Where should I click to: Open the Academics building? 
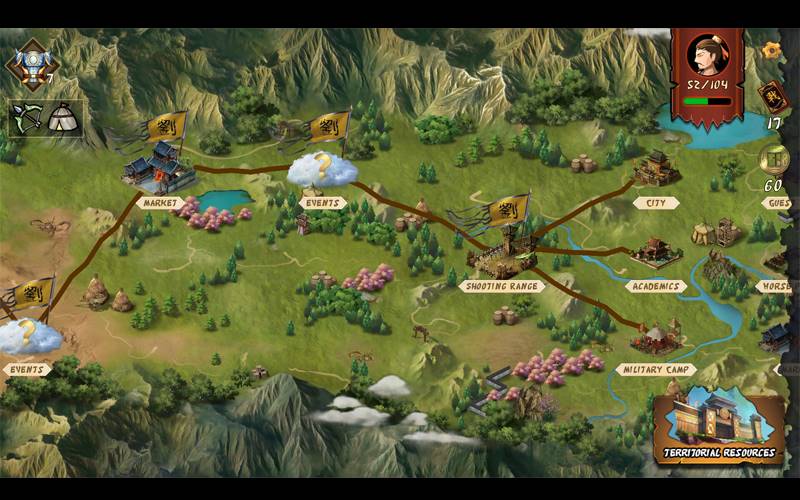(x=656, y=254)
